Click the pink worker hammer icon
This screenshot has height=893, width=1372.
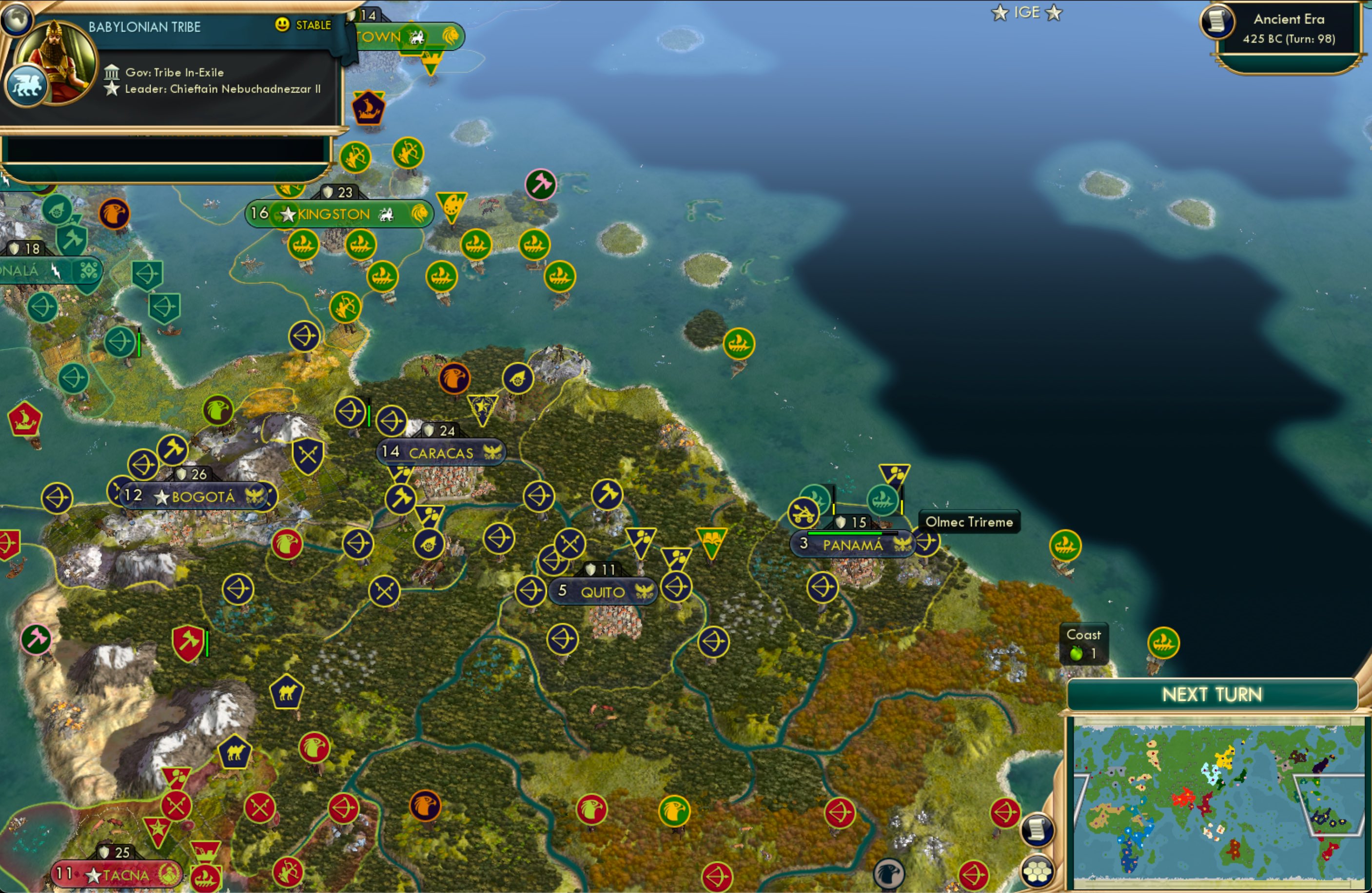tap(541, 183)
